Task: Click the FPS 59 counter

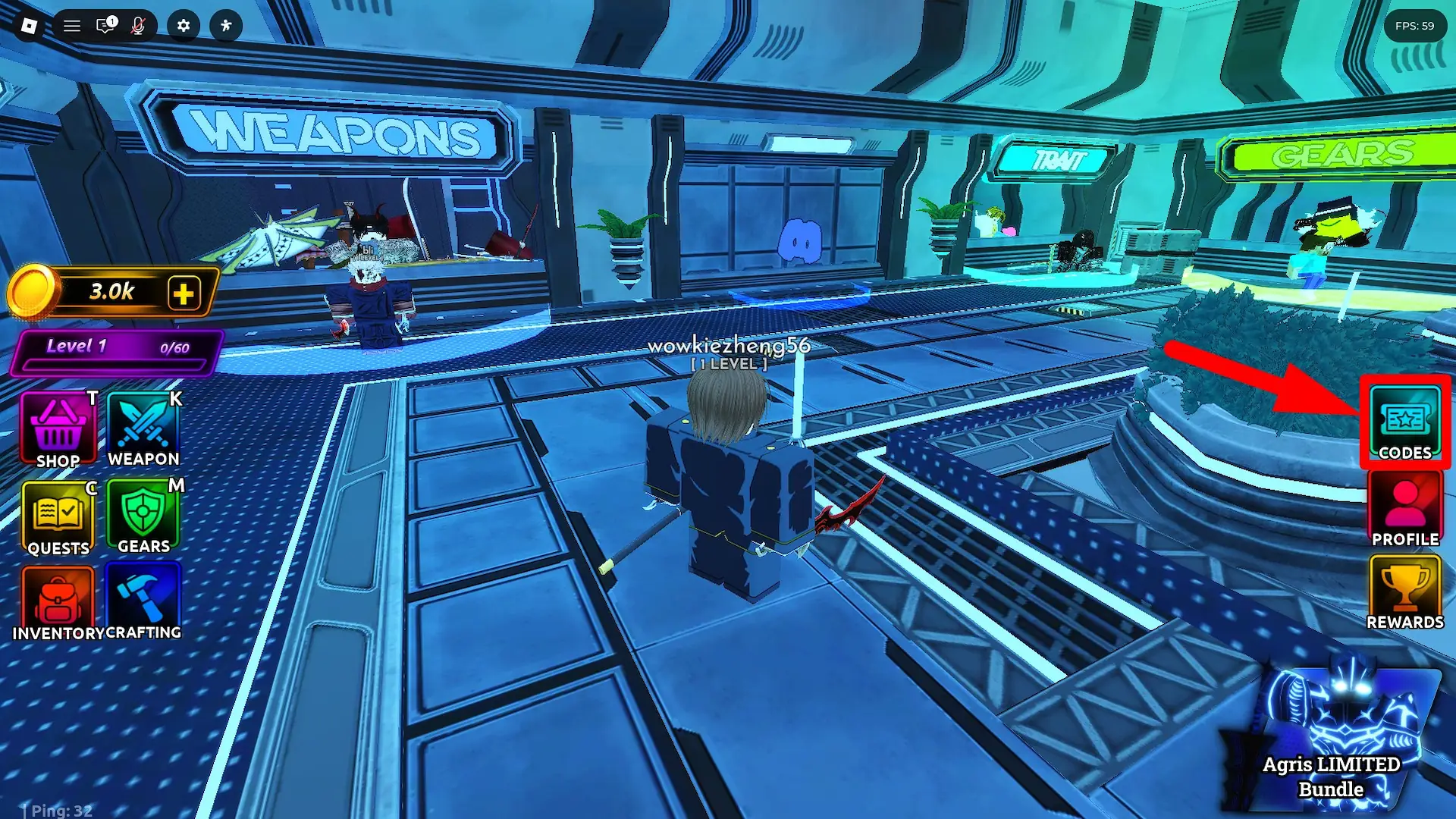Action: pos(1417,26)
